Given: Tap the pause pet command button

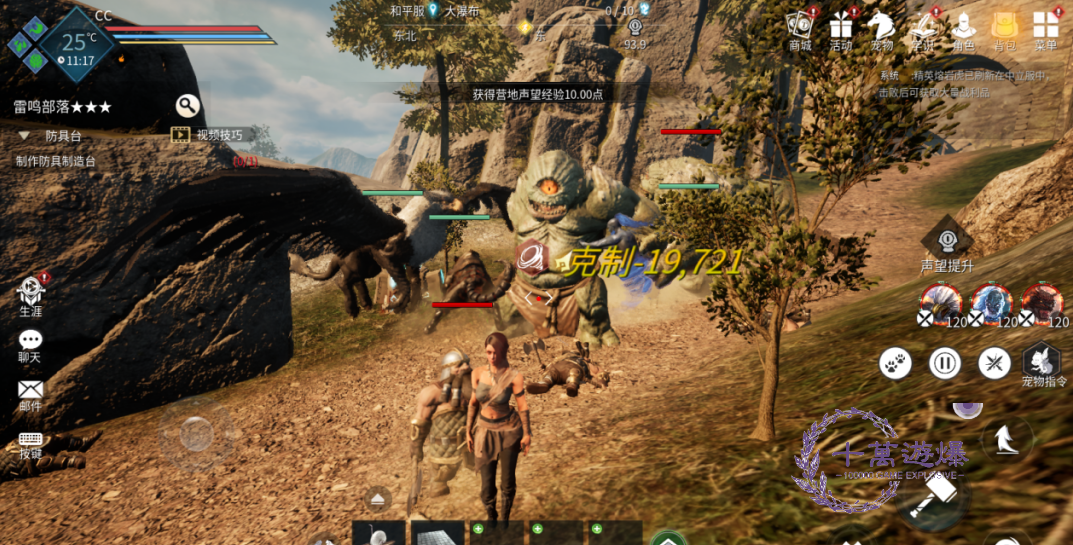Looking at the screenshot, I should coord(945,363).
